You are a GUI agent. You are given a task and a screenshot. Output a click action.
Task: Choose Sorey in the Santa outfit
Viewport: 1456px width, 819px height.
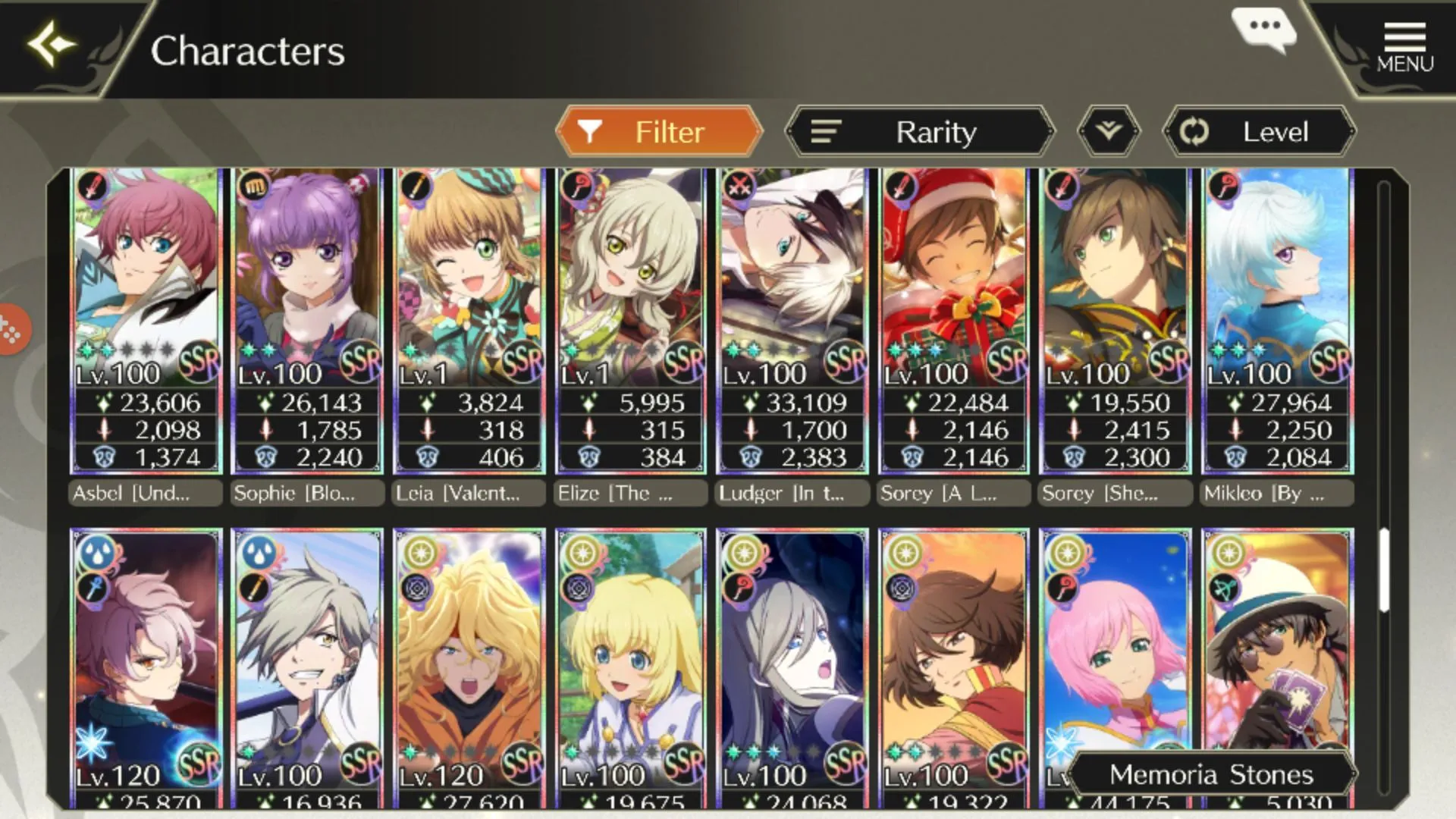(x=954, y=320)
